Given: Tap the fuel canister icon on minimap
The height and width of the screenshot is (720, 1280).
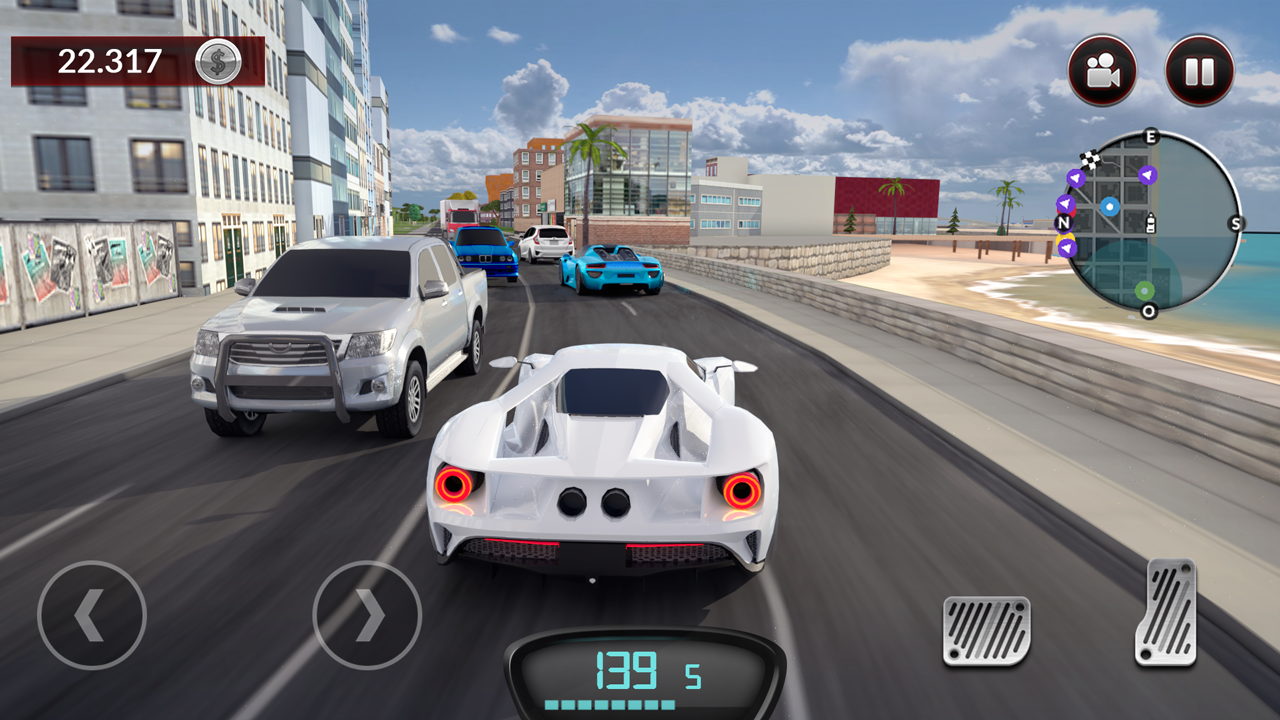Looking at the screenshot, I should point(1151,223).
